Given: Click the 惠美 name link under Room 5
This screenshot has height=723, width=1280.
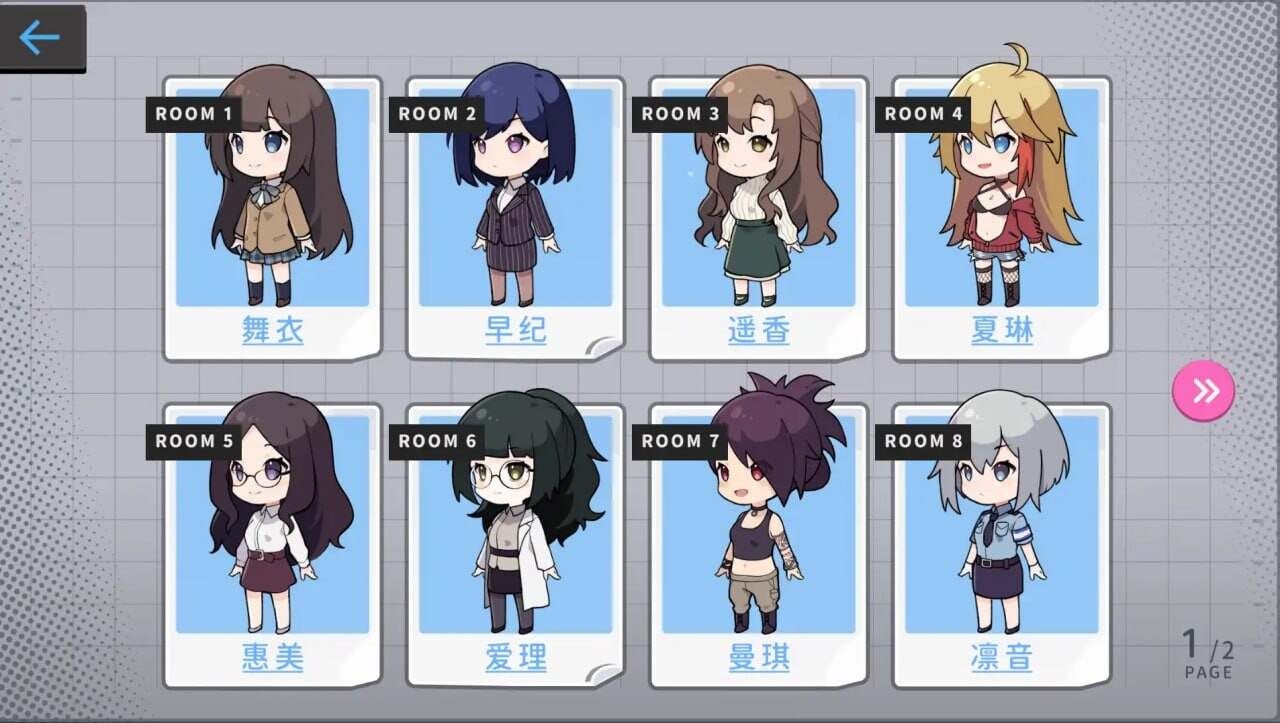Looking at the screenshot, I should point(272,657).
